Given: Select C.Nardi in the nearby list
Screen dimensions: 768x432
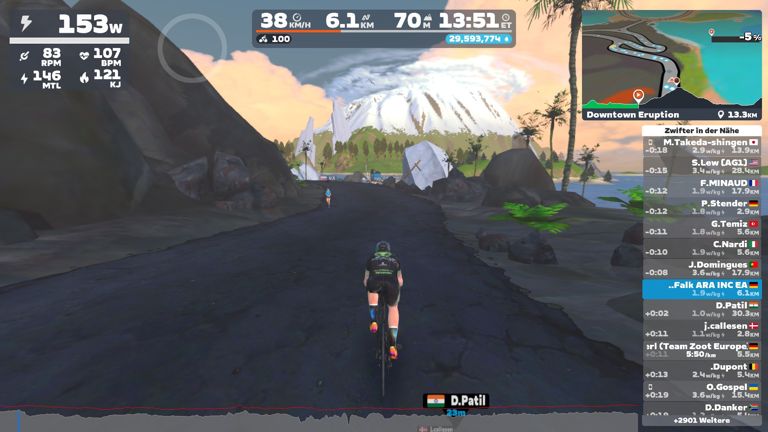Looking at the screenshot, I should pyautogui.click(x=701, y=248).
